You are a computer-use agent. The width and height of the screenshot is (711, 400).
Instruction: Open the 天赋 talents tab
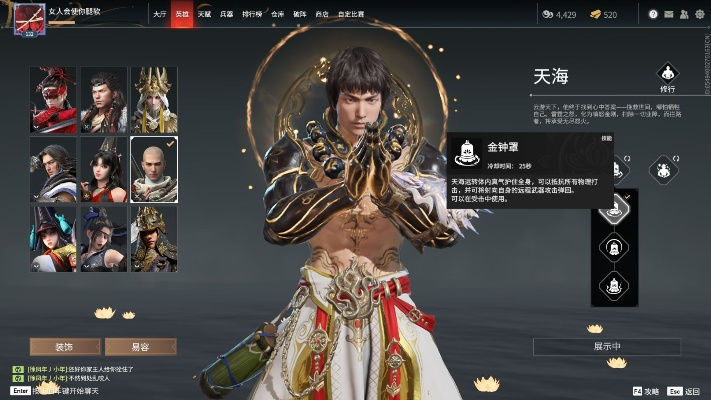(x=203, y=15)
